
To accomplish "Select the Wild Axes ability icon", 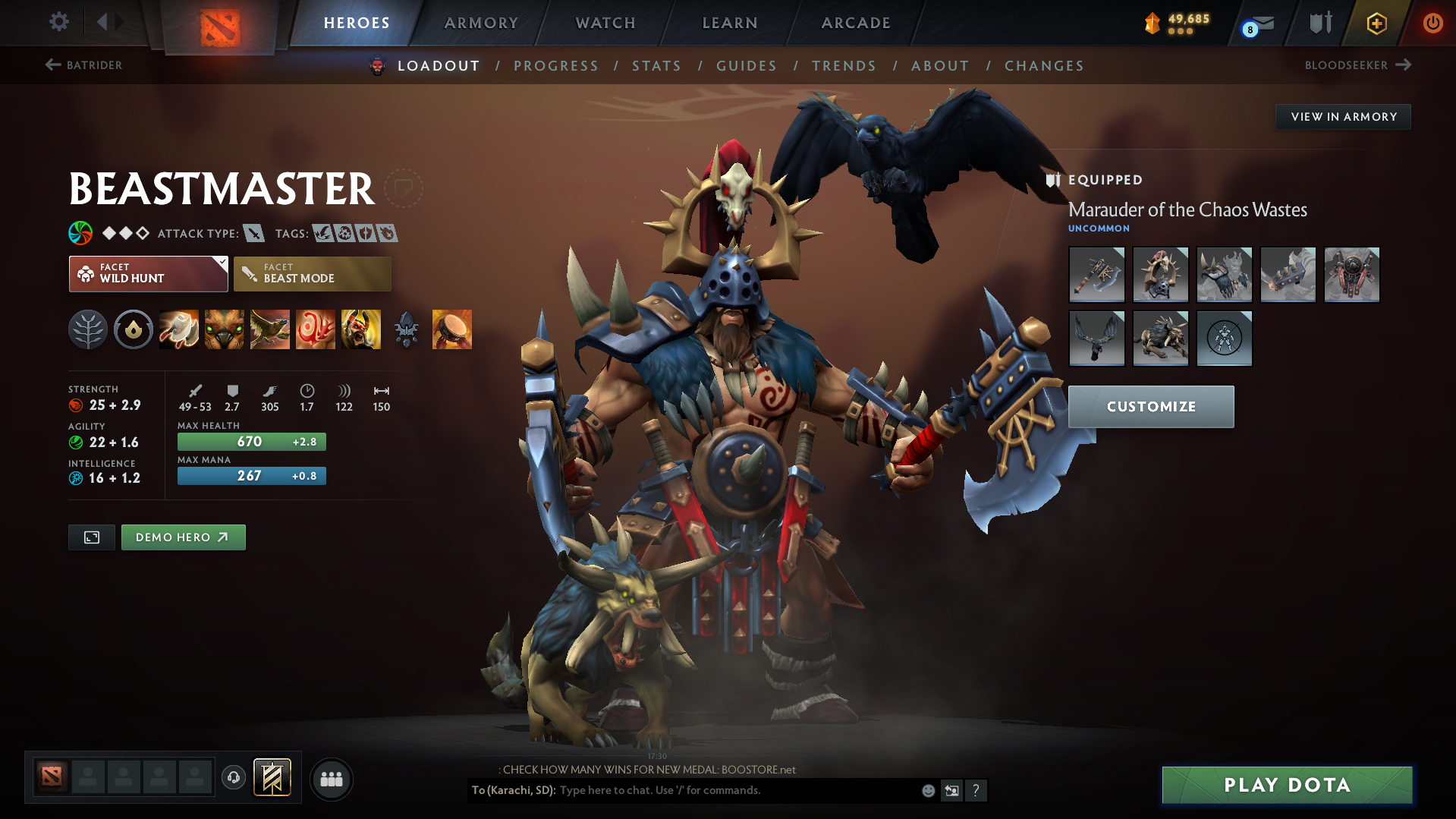I will pyautogui.click(x=179, y=329).
